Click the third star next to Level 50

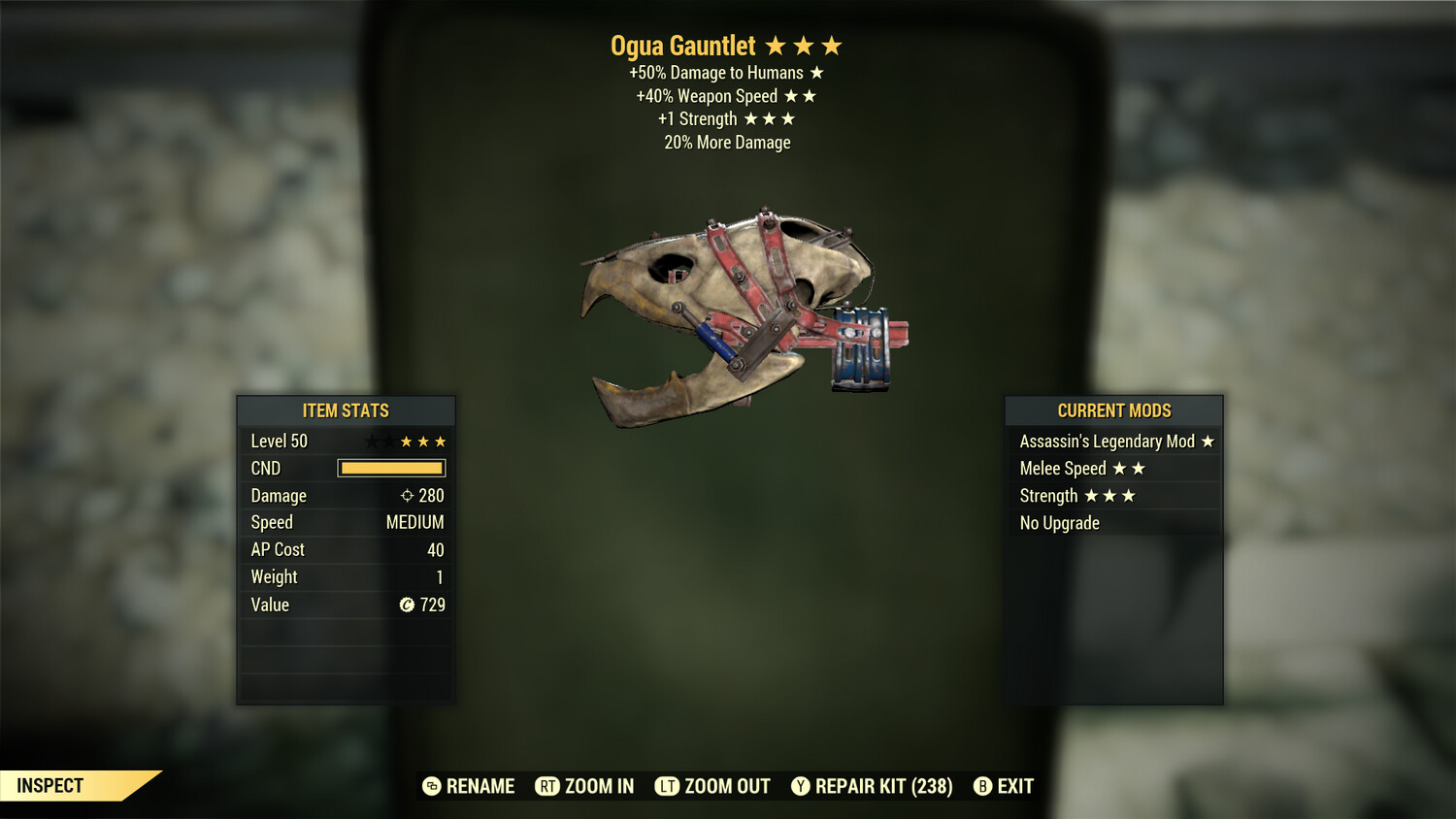439,441
